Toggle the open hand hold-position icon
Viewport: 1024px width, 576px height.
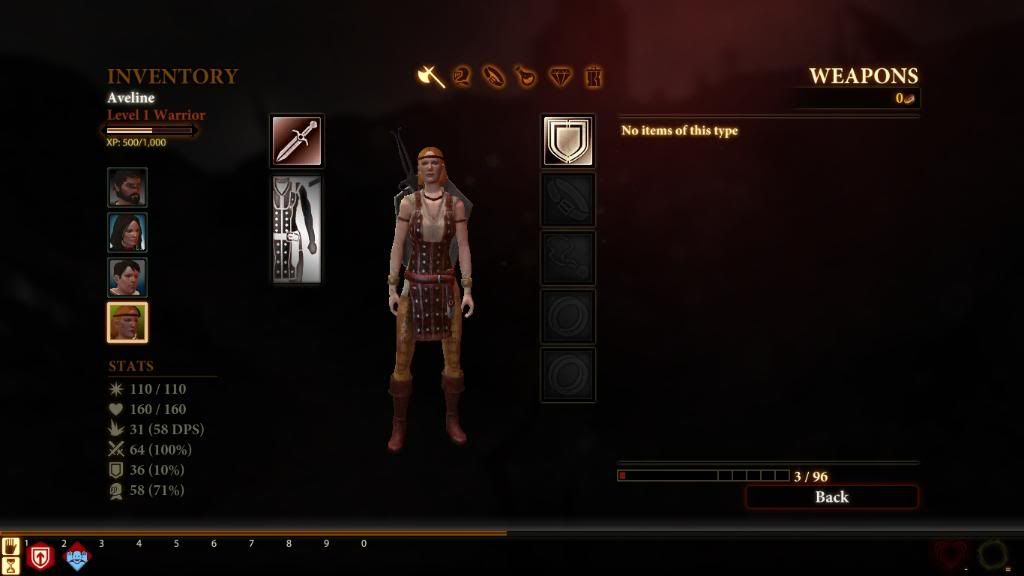[11, 546]
